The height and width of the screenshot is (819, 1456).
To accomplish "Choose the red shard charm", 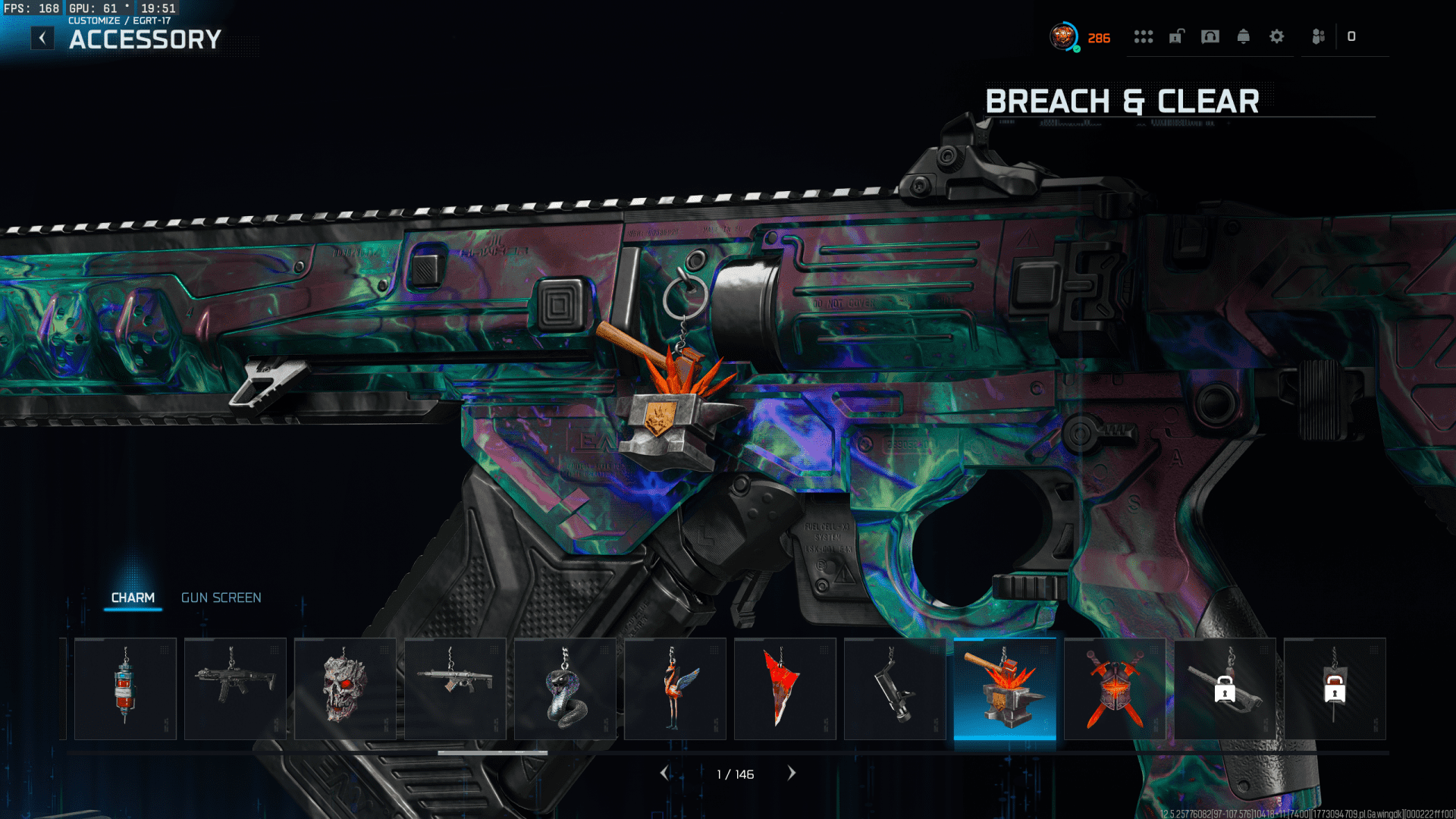I will (785, 689).
